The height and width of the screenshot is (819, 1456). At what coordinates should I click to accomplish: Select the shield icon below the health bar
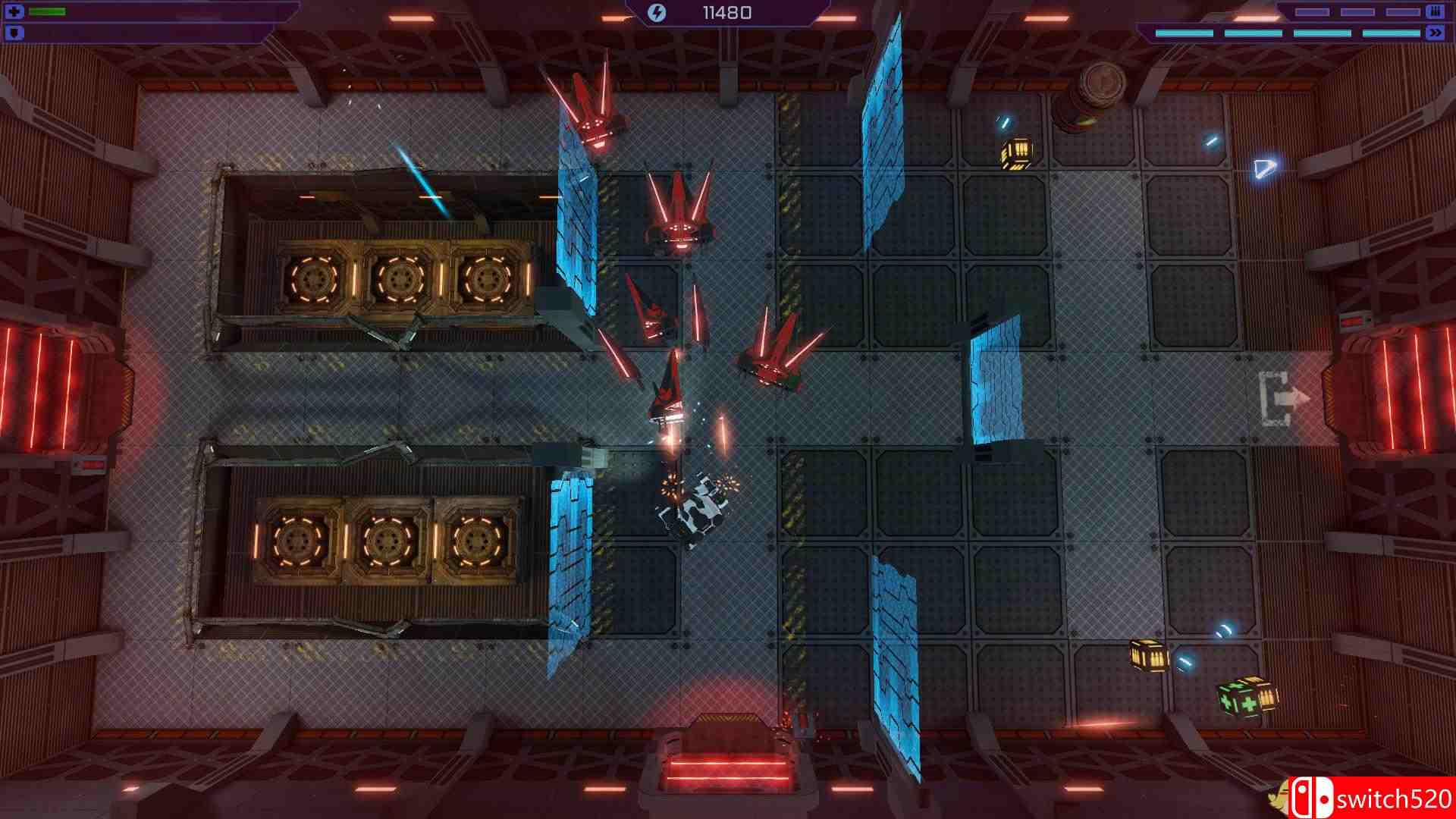(14, 32)
